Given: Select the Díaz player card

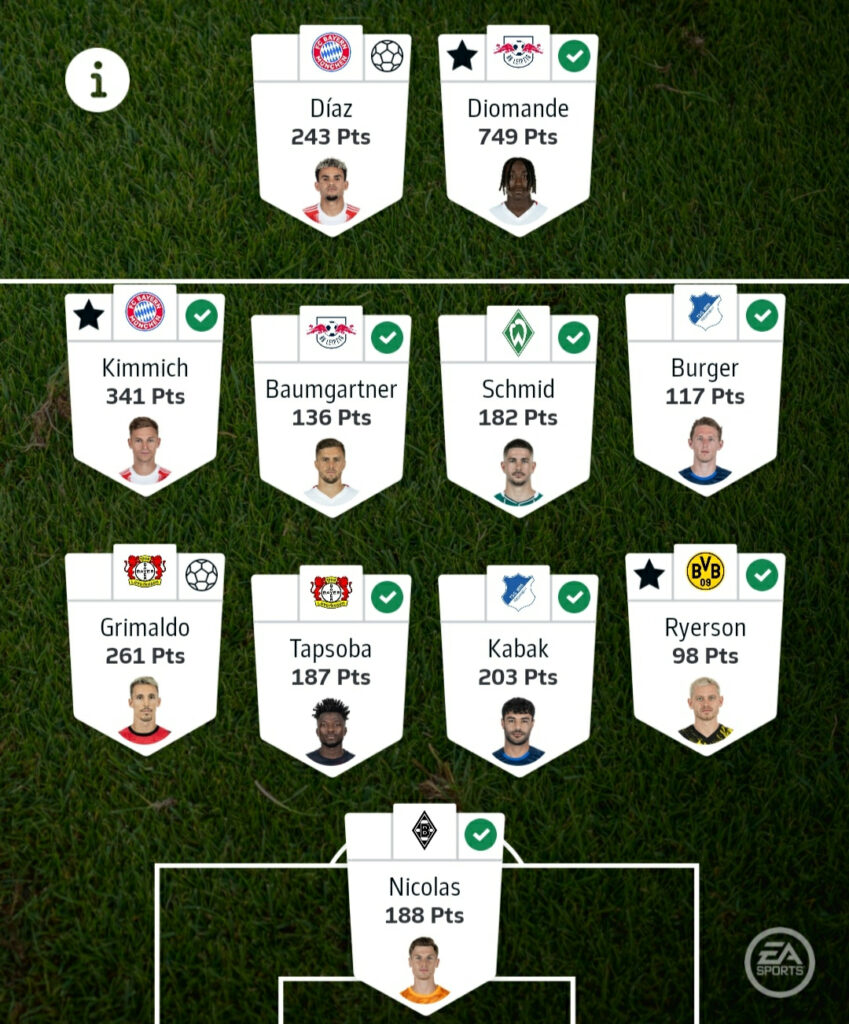Looking at the screenshot, I should pos(331,130).
